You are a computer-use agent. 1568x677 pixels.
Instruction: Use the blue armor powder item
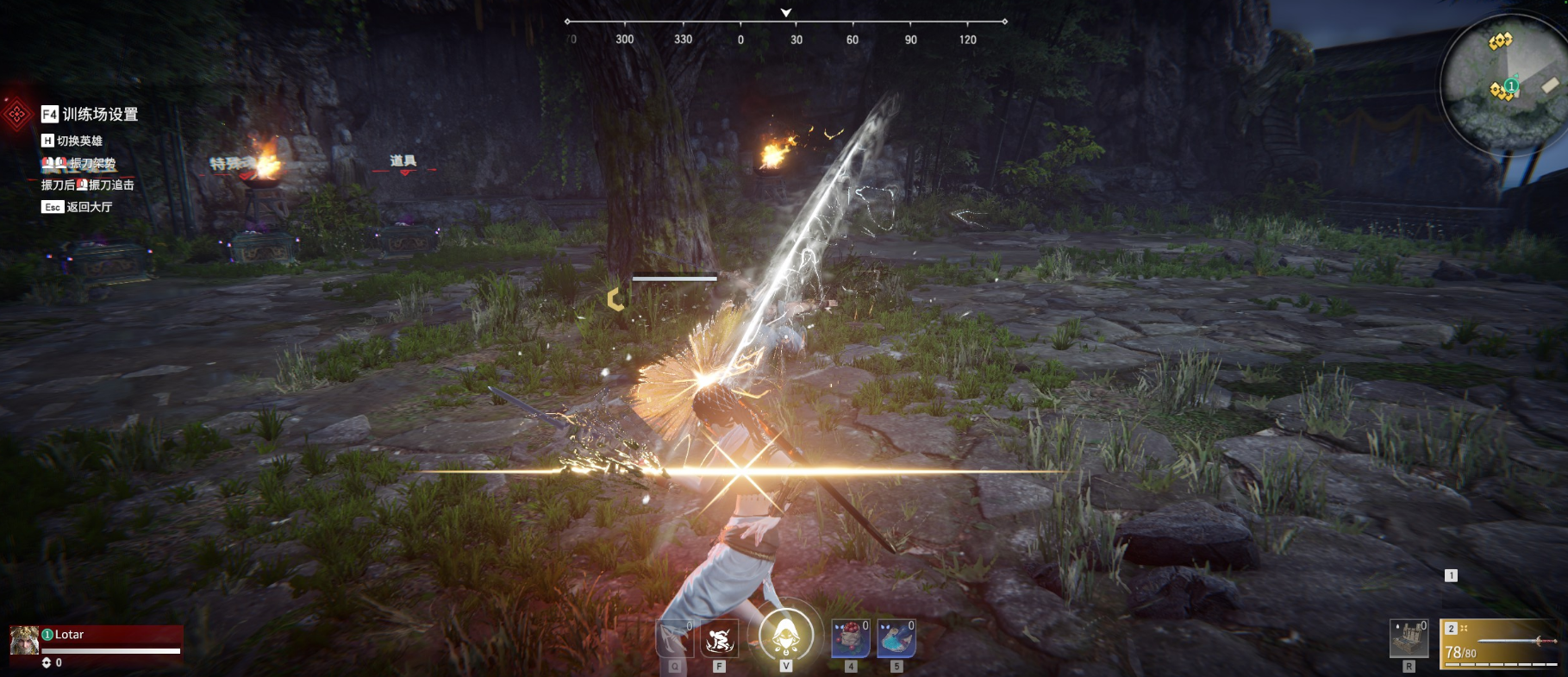point(896,640)
